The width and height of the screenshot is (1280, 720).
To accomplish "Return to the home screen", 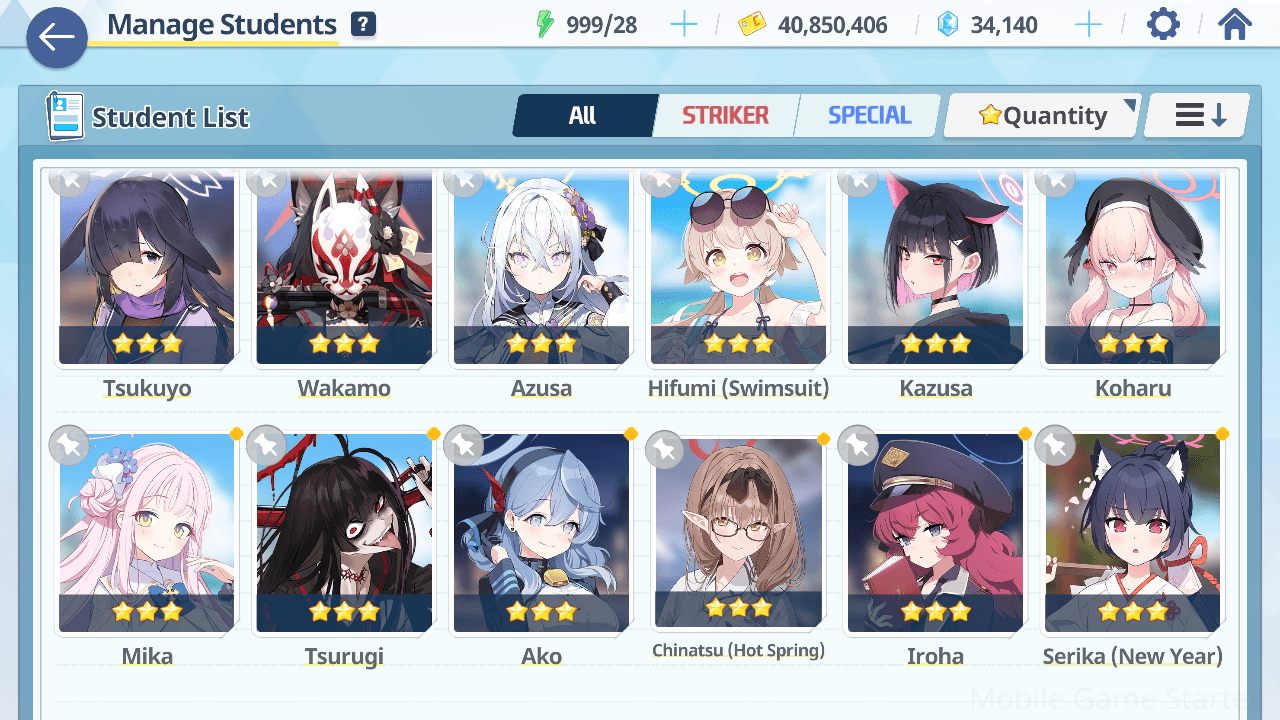I will [1235, 24].
